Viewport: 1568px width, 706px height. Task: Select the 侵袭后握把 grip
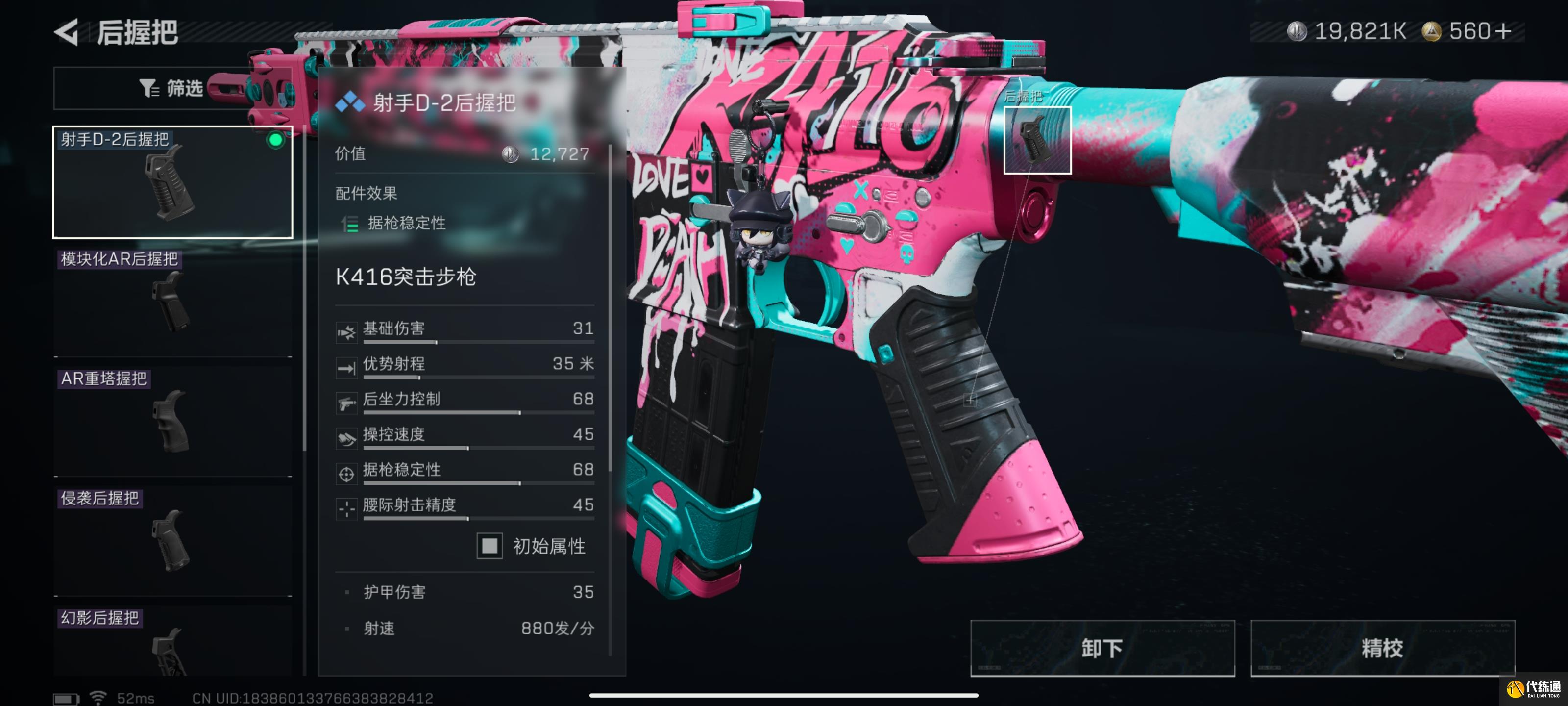tap(173, 540)
